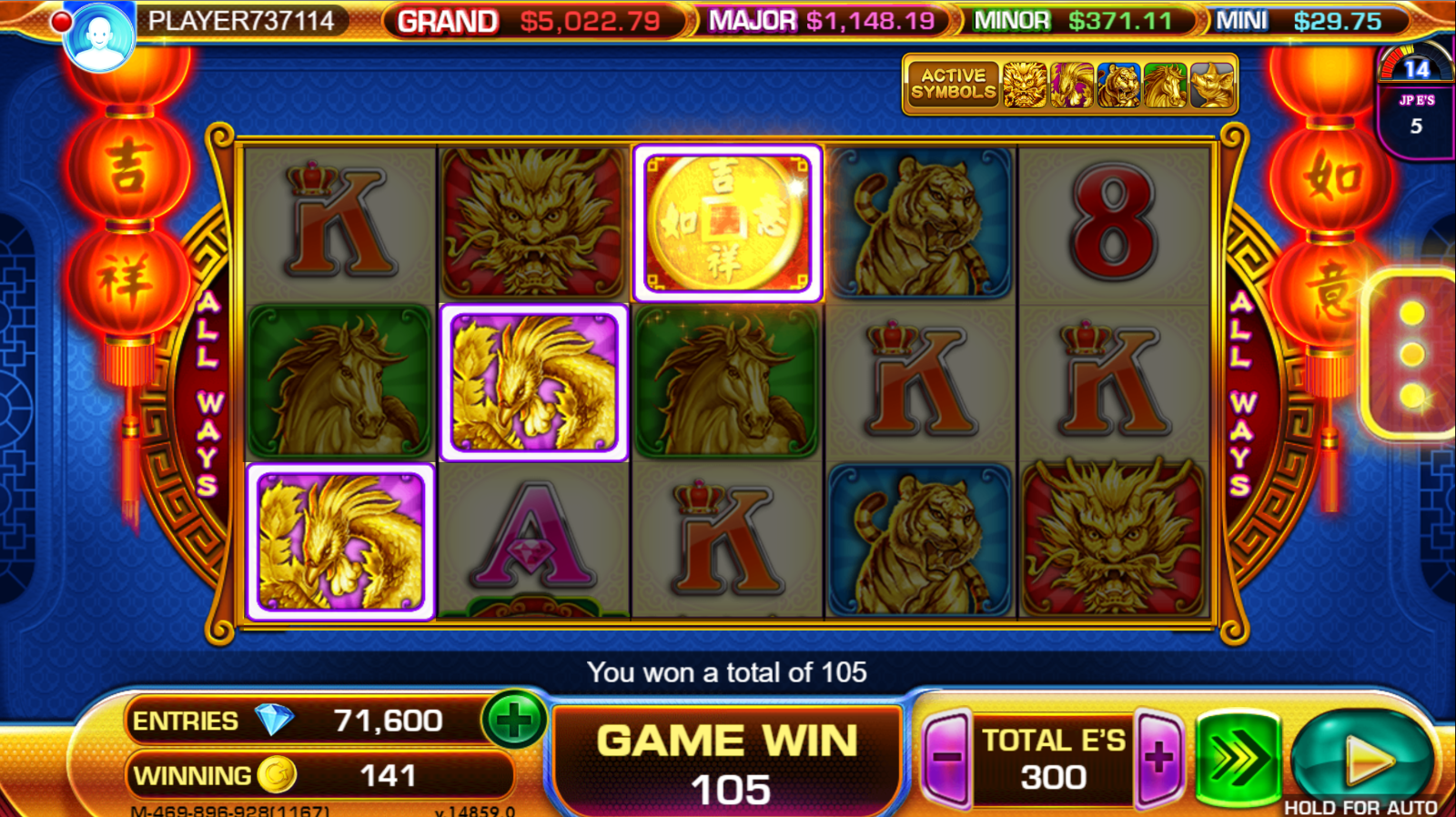Open the player avatar profile
Screen dimensions: 1456x817
tap(99, 36)
